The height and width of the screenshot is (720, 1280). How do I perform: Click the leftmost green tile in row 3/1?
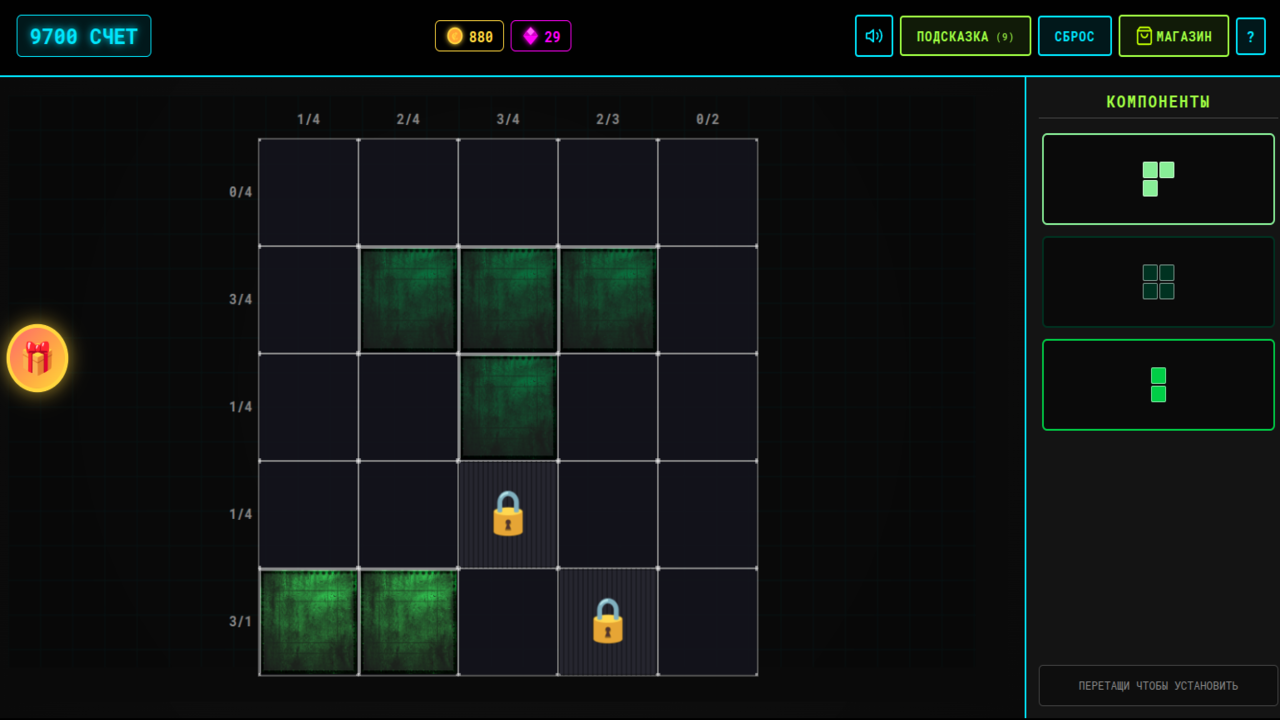tap(308, 622)
